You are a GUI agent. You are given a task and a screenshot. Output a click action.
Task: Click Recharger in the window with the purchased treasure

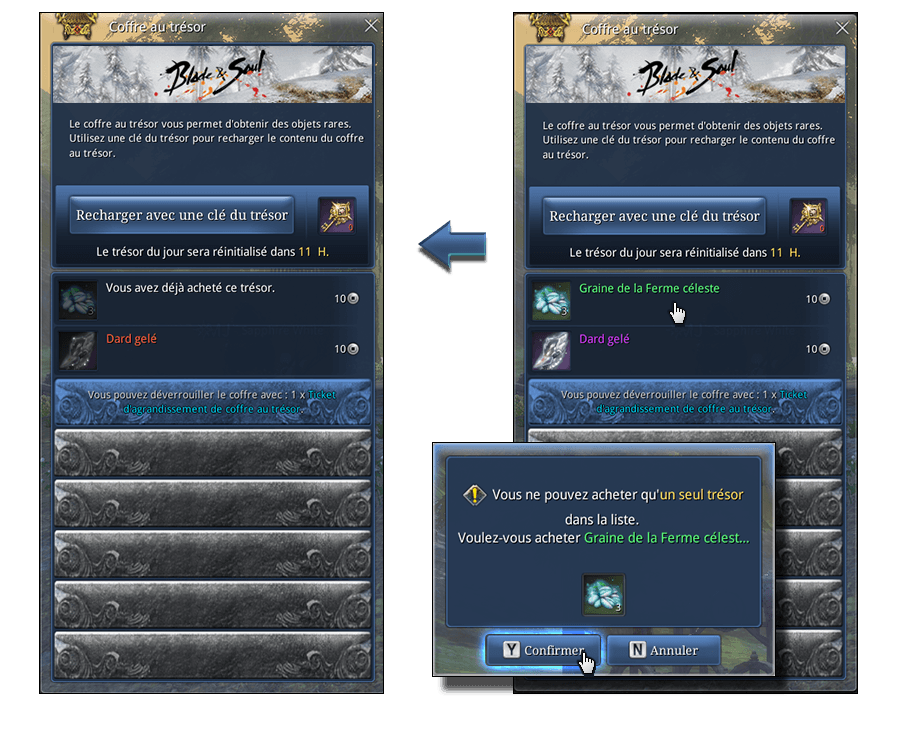[182, 215]
